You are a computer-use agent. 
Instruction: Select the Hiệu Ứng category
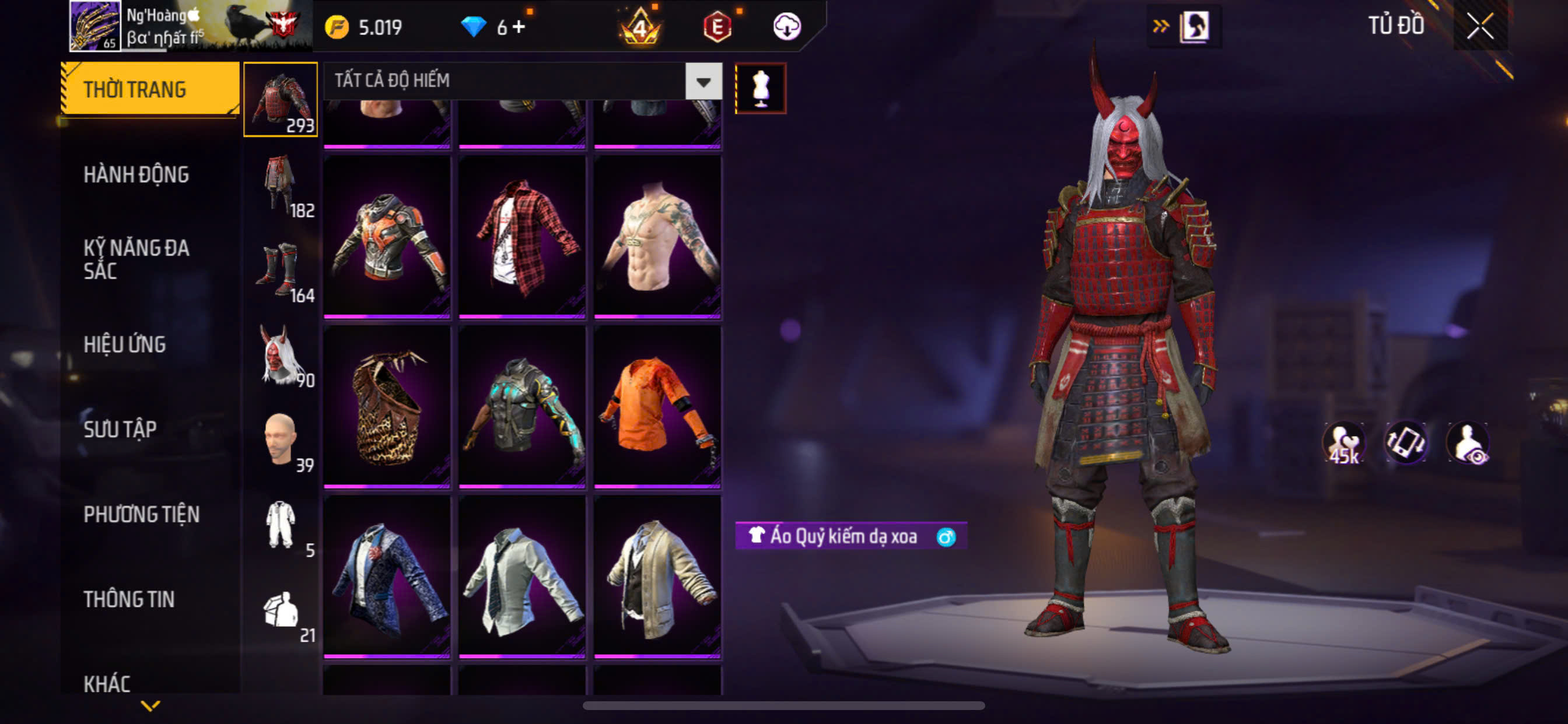(x=125, y=345)
